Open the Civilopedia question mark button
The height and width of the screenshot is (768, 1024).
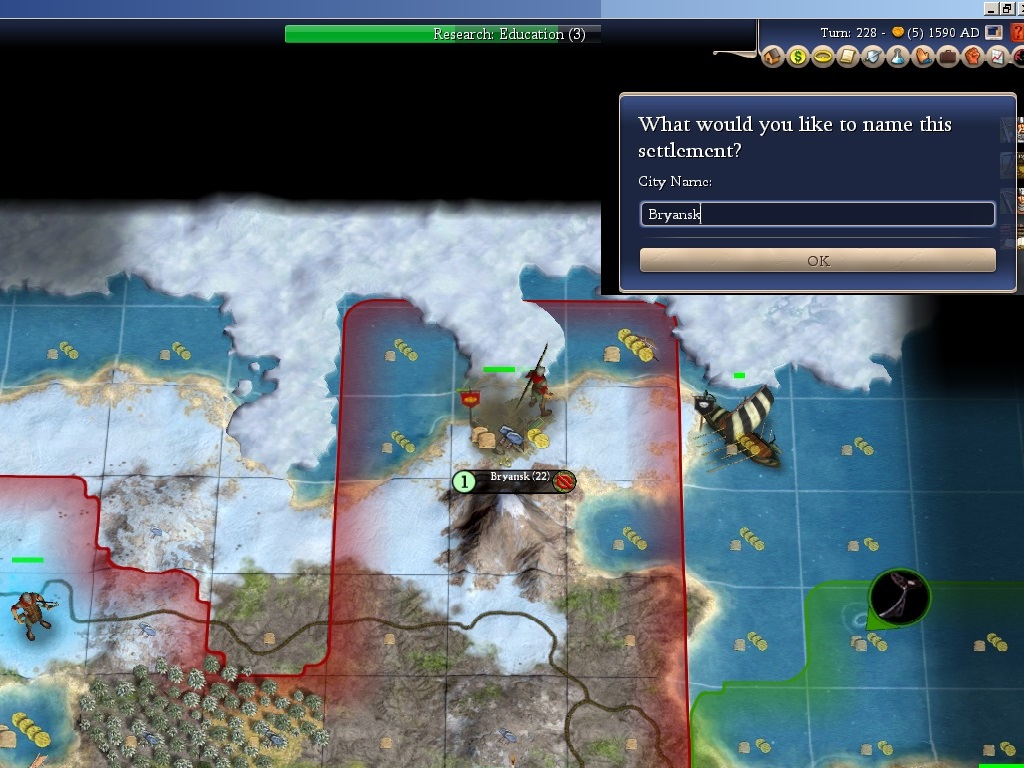tap(1017, 33)
